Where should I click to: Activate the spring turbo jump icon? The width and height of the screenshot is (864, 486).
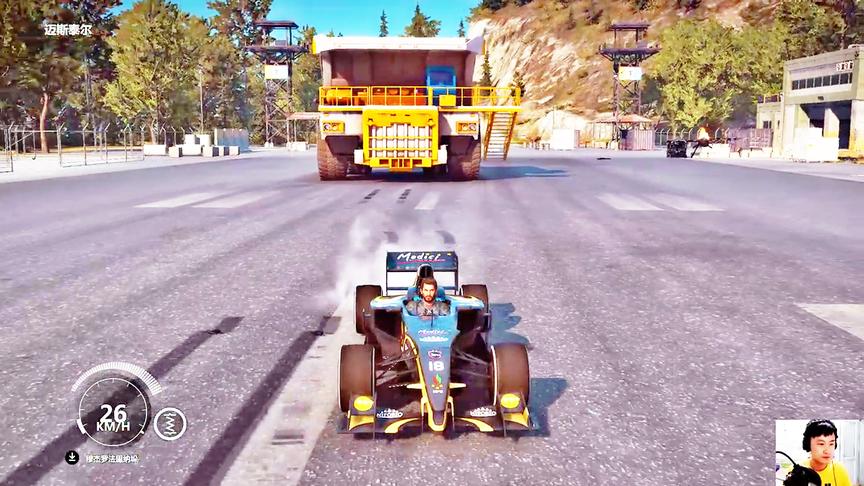click(169, 423)
